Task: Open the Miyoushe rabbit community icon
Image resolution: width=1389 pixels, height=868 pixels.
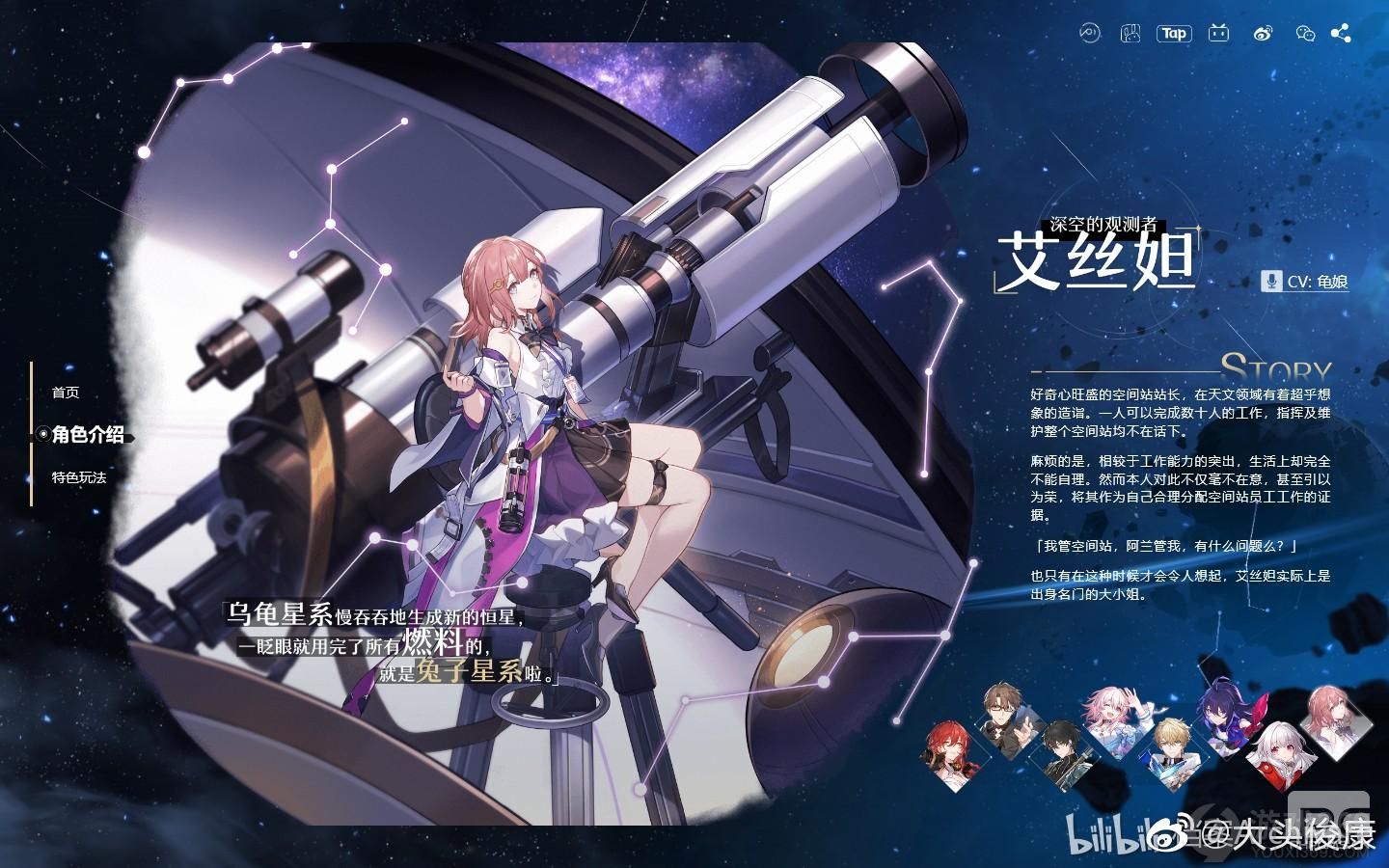Action: (1131, 33)
